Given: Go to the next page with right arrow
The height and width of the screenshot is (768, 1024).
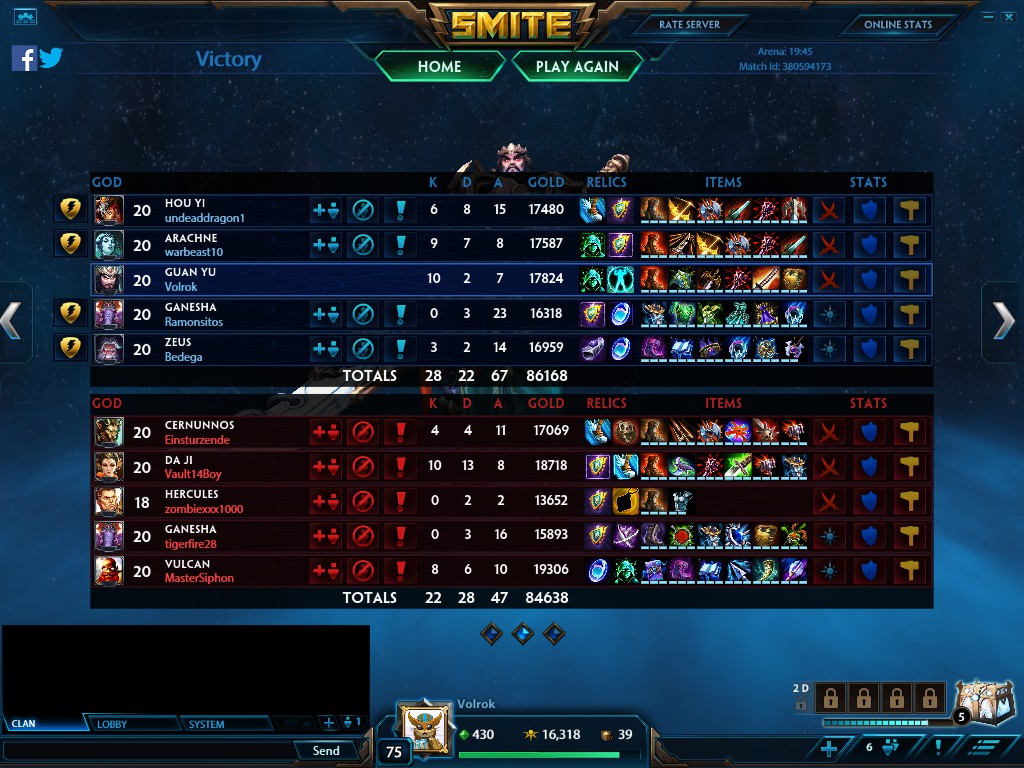Looking at the screenshot, I should (x=1003, y=321).
